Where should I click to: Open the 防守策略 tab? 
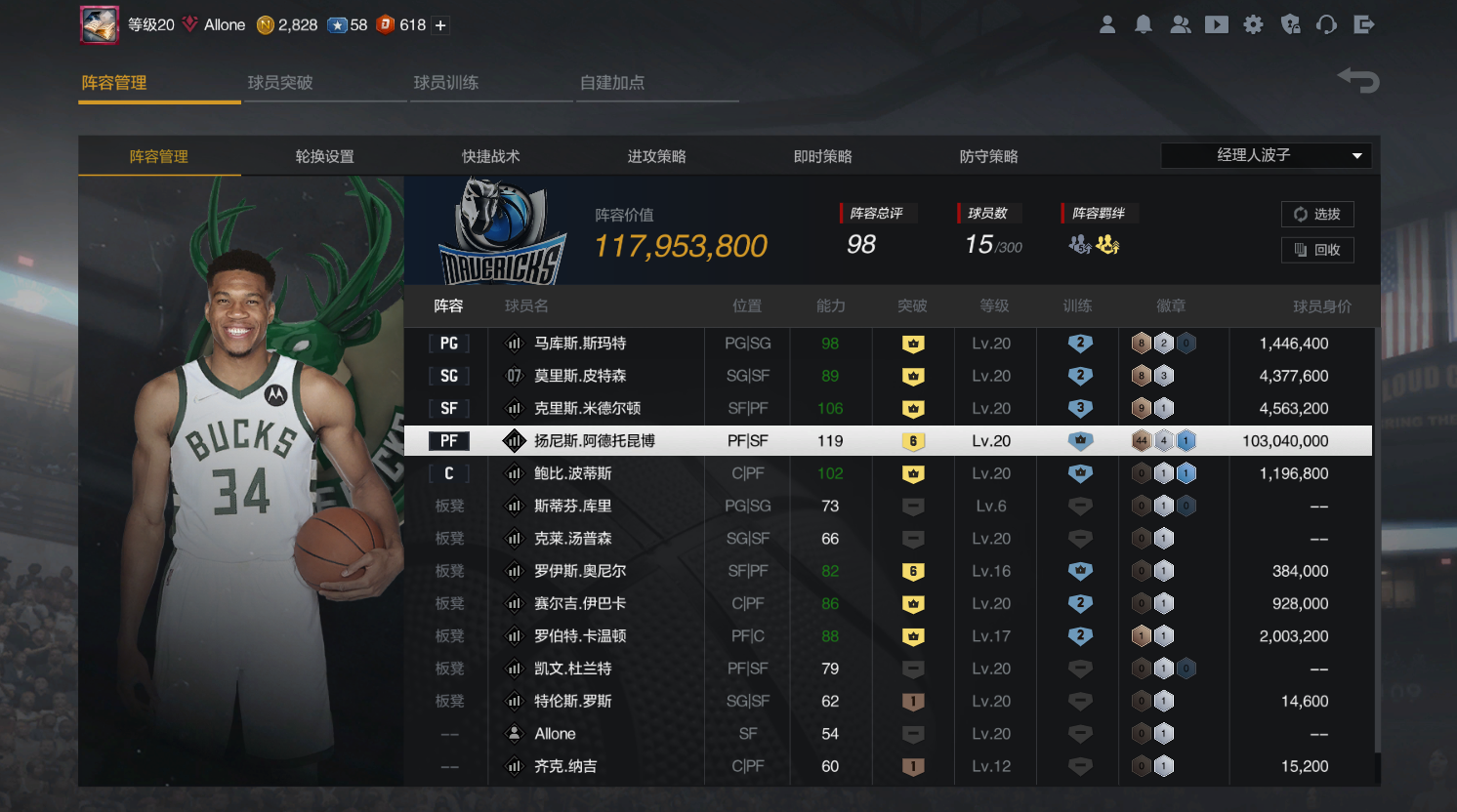(988, 155)
